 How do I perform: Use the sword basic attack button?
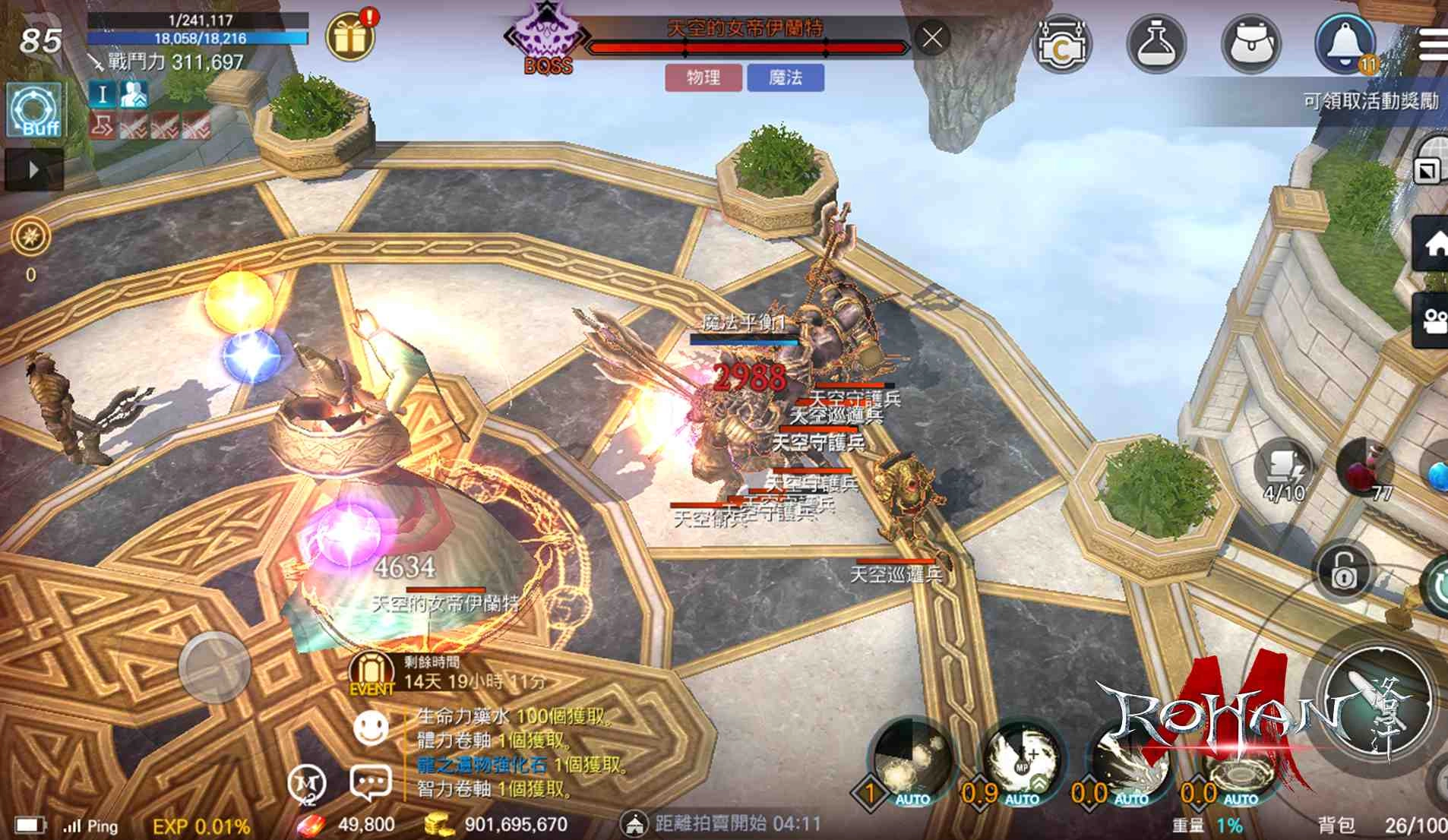[1375, 703]
